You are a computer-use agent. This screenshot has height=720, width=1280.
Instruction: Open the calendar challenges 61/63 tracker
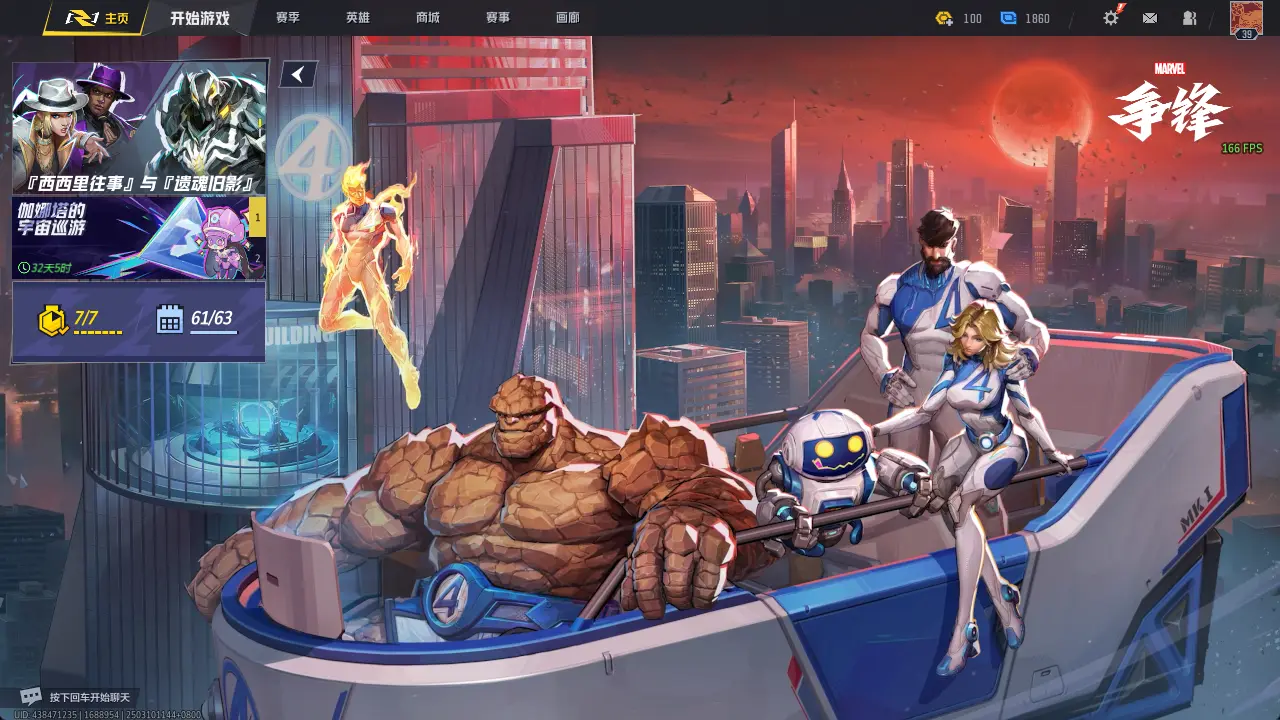coord(196,320)
